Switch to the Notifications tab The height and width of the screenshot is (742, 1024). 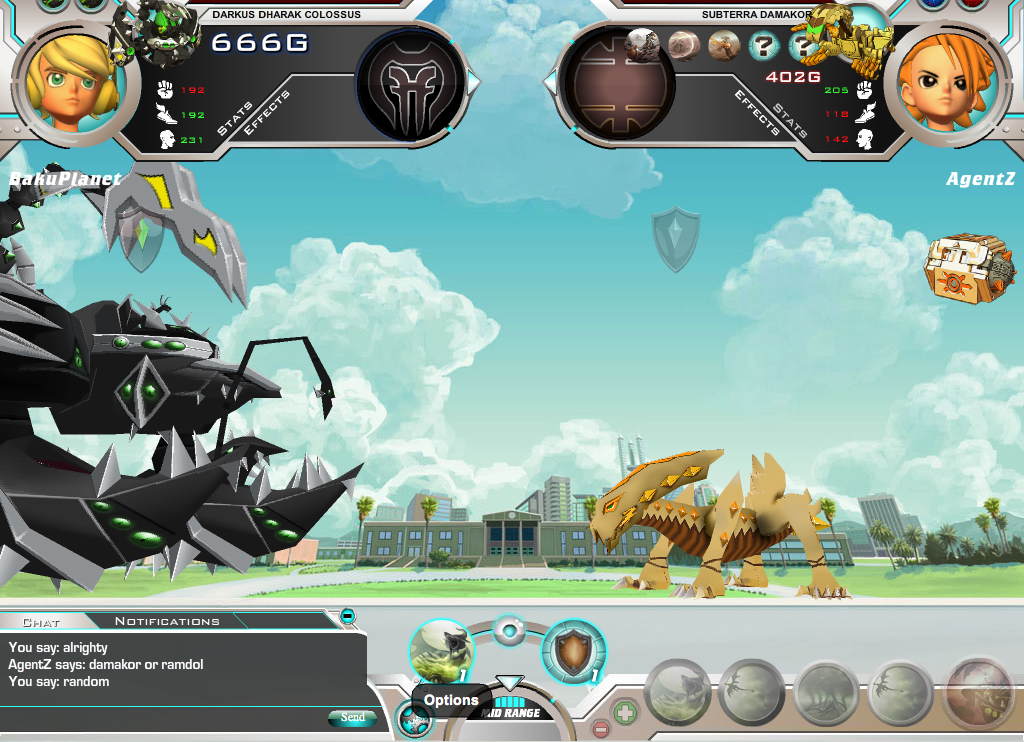click(x=167, y=621)
